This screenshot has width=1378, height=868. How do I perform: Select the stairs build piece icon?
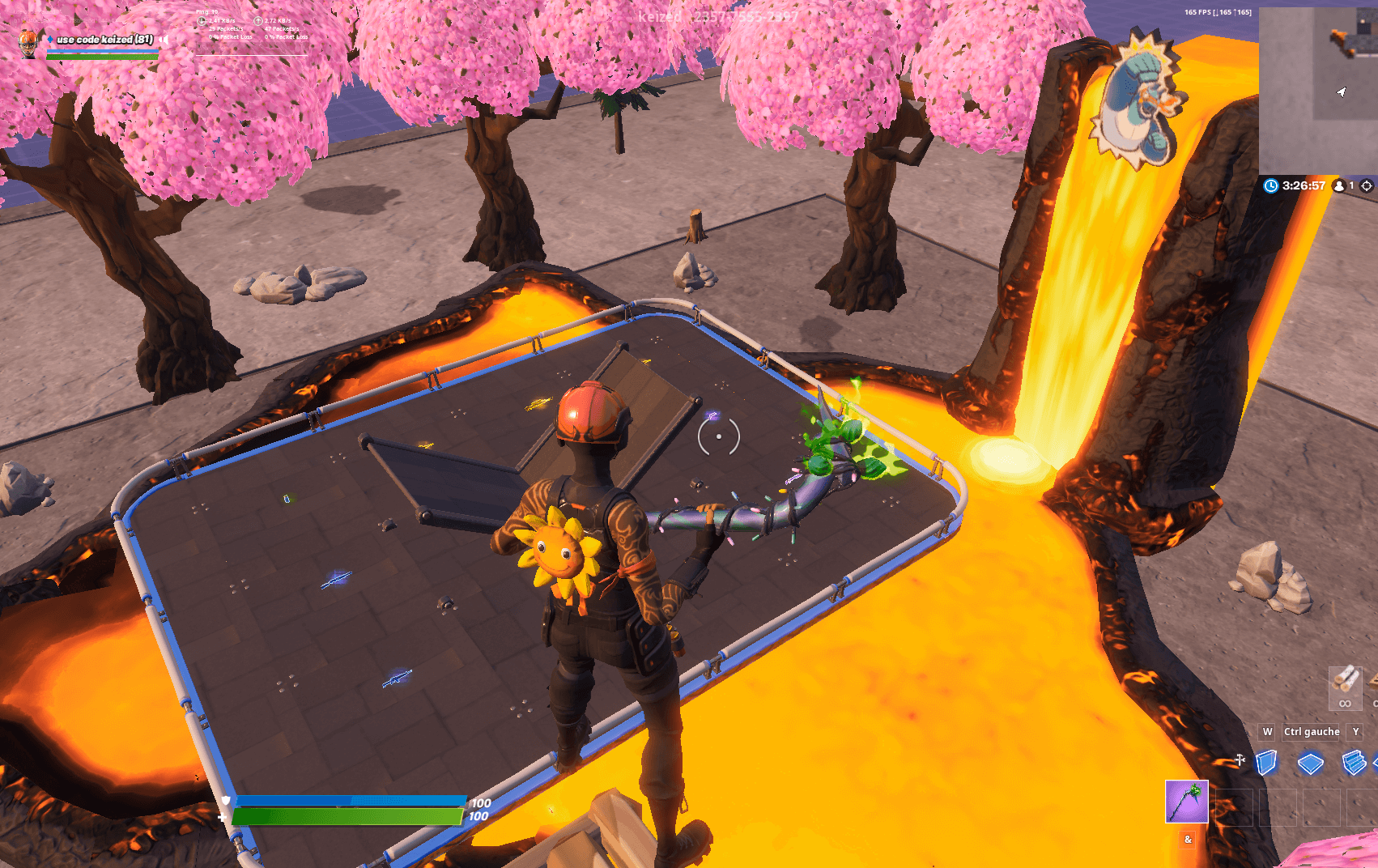point(1353,762)
